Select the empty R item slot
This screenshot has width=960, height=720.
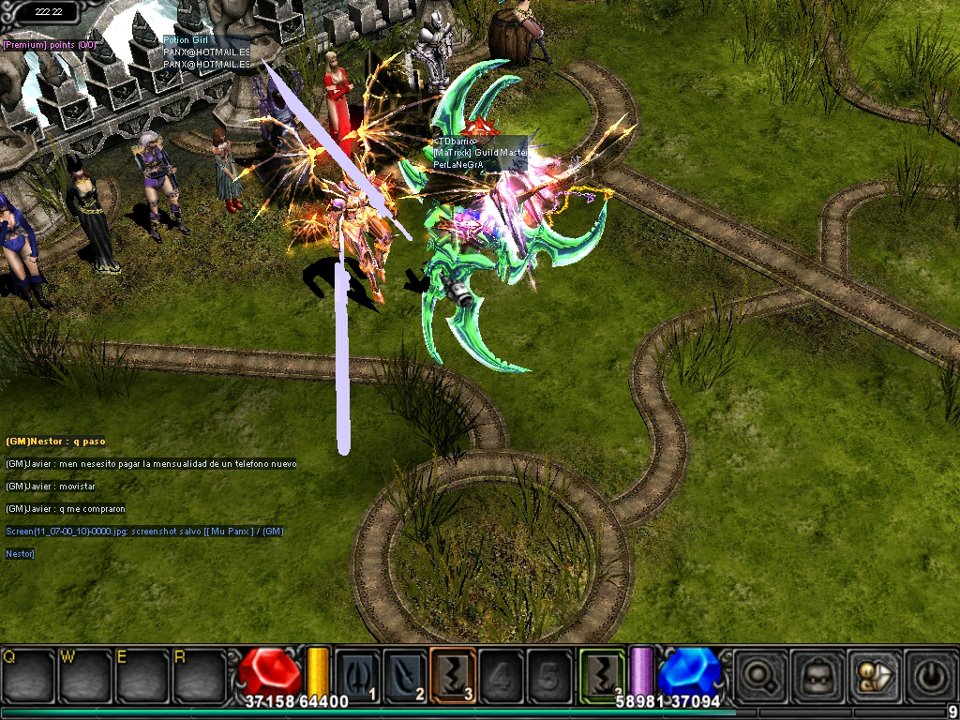point(200,677)
